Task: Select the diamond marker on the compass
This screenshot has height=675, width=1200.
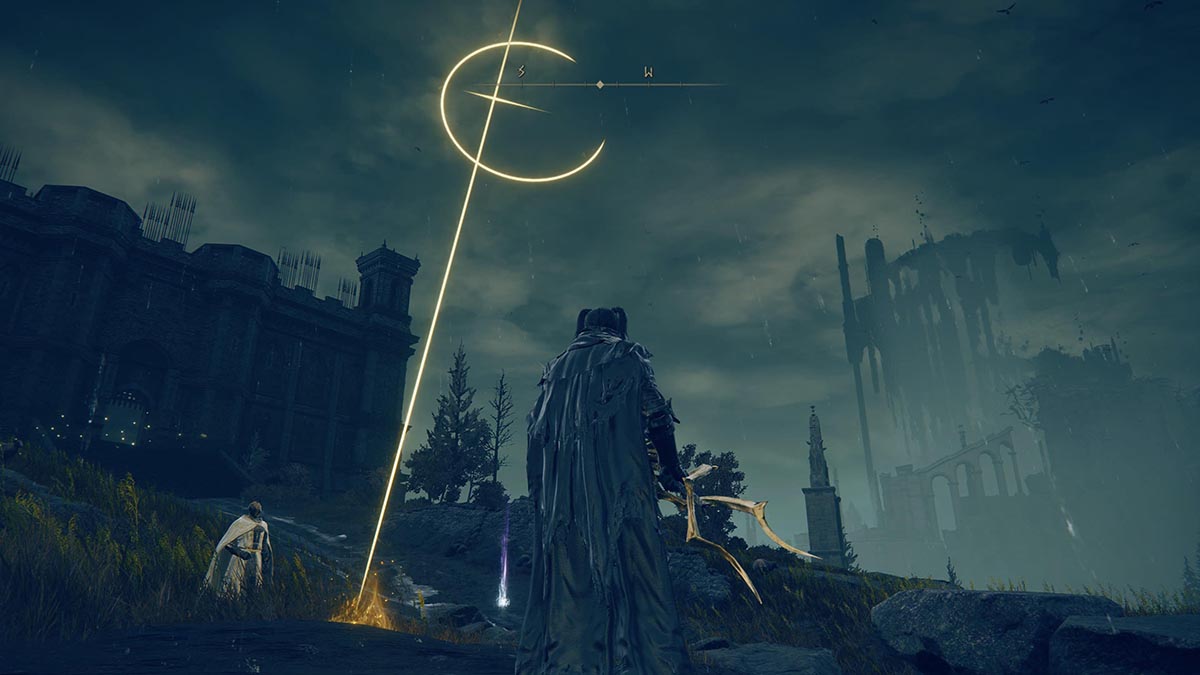Action: tap(599, 84)
